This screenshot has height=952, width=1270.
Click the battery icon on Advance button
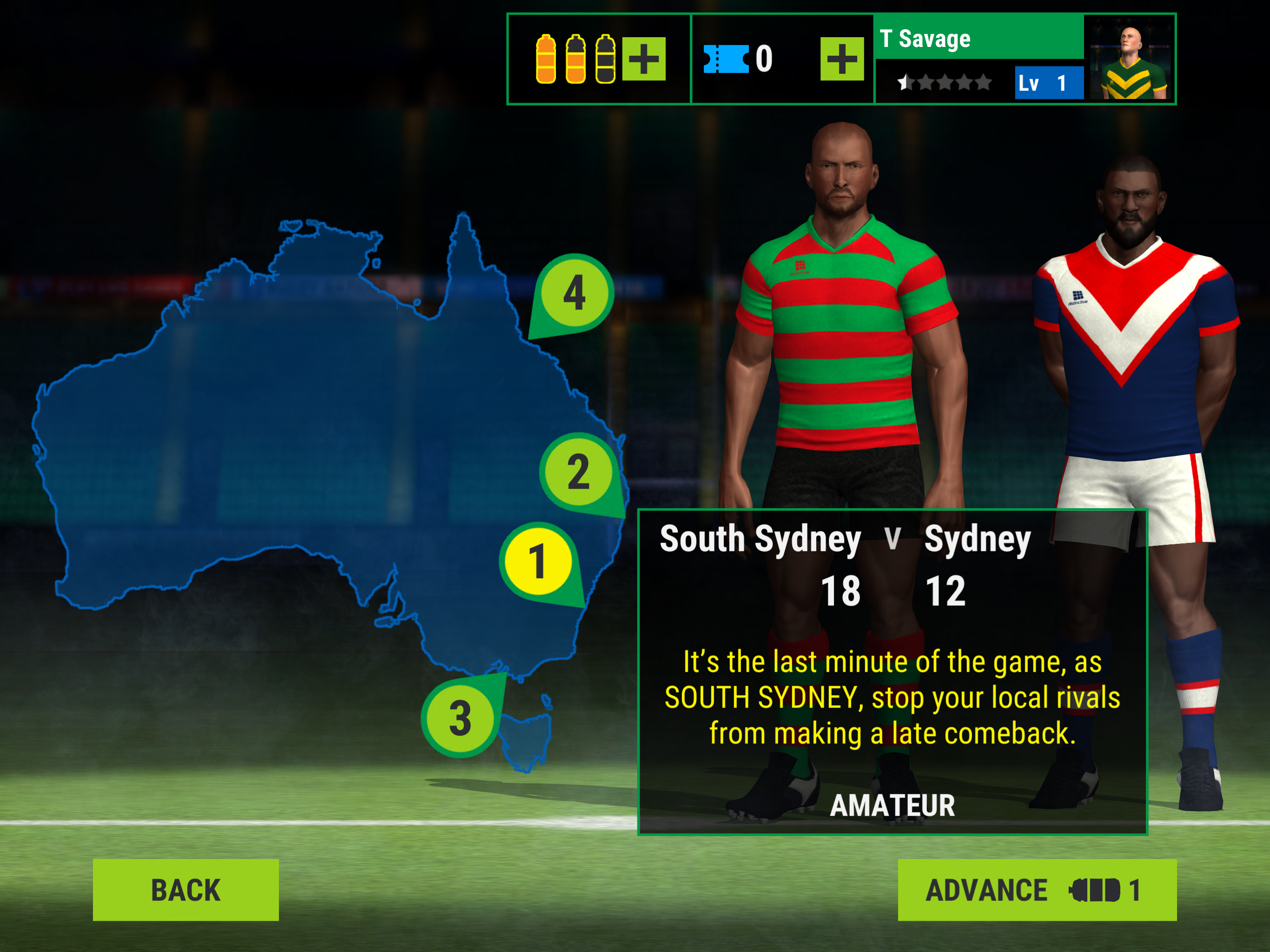point(1096,891)
